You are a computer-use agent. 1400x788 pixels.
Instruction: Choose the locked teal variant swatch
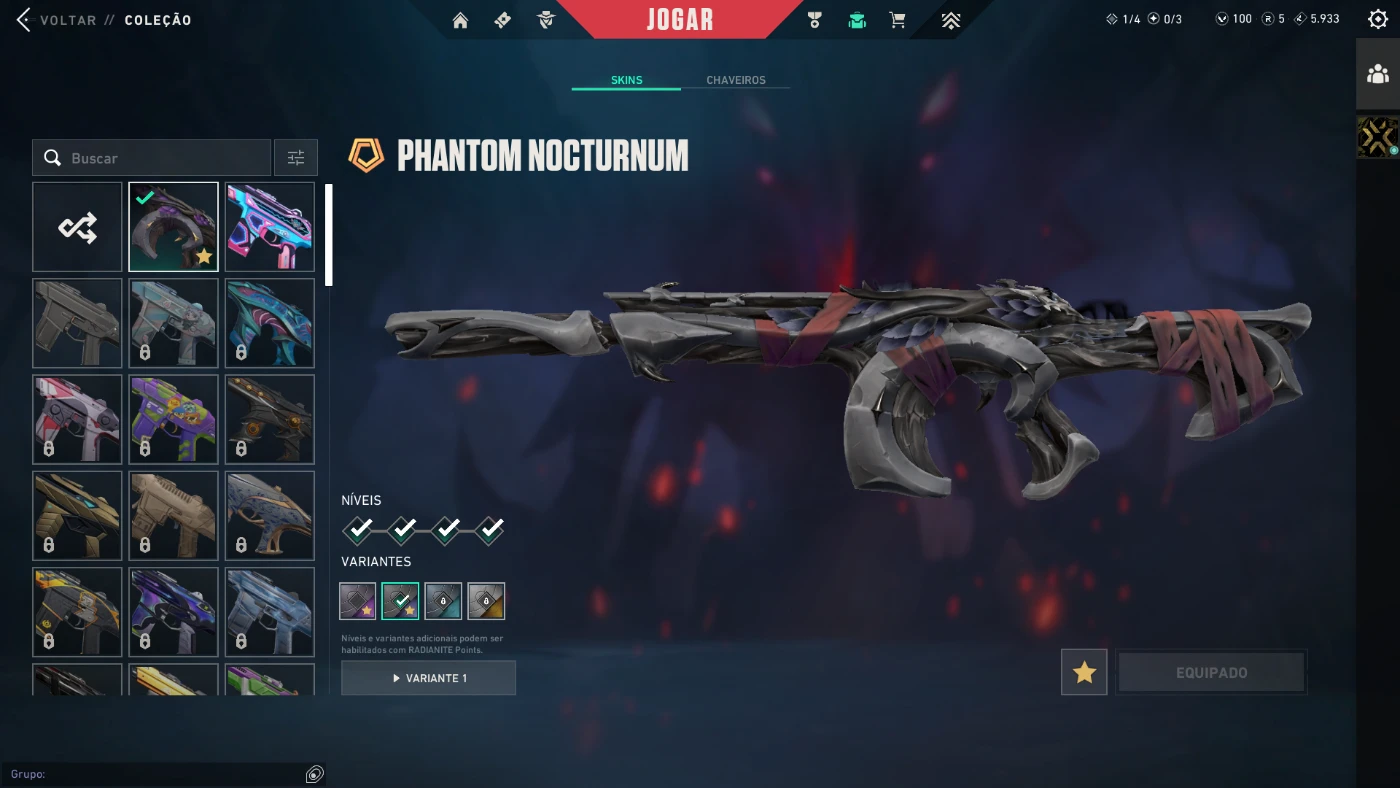(443, 601)
